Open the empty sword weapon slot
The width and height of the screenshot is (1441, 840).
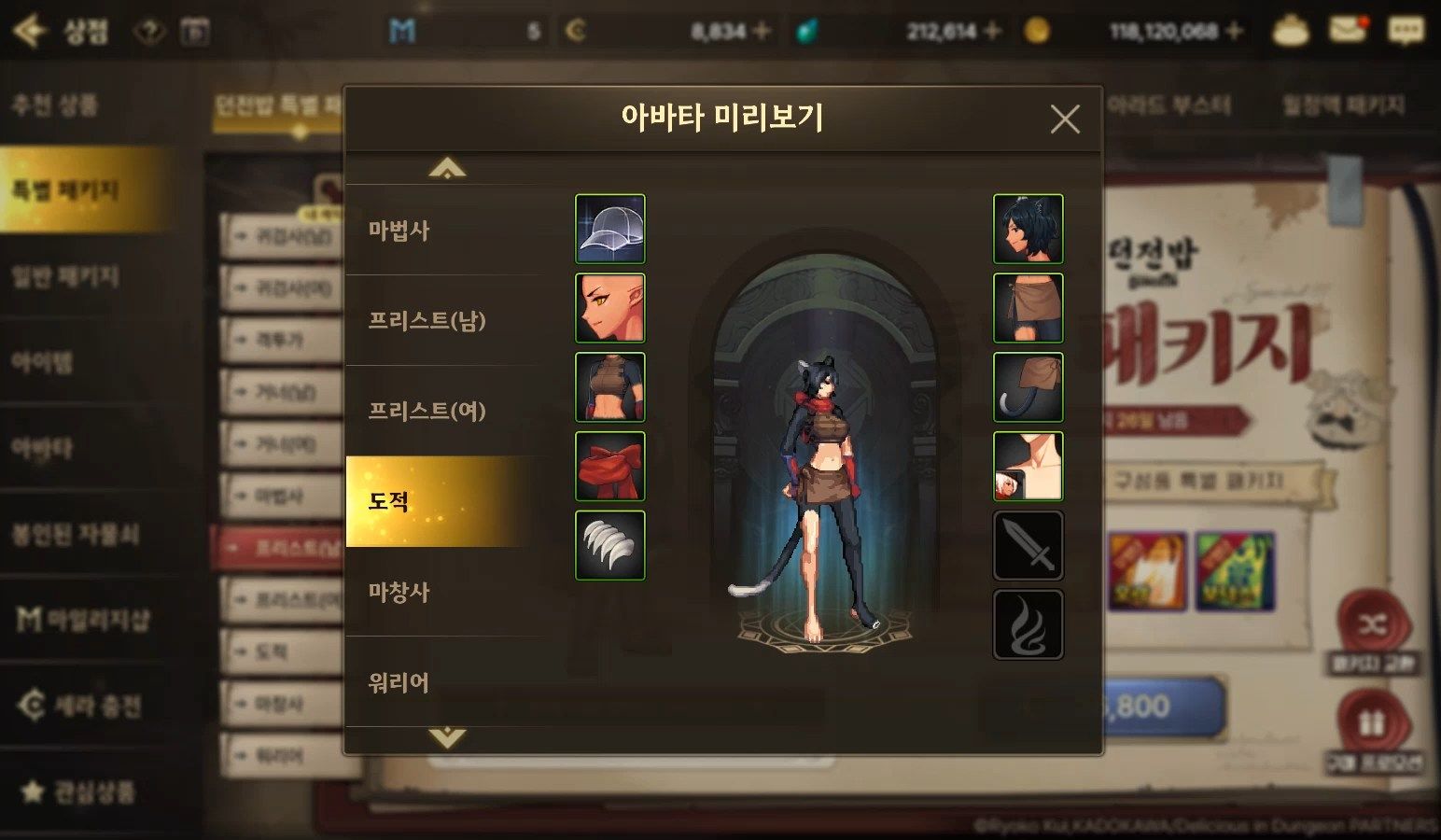click(1028, 545)
